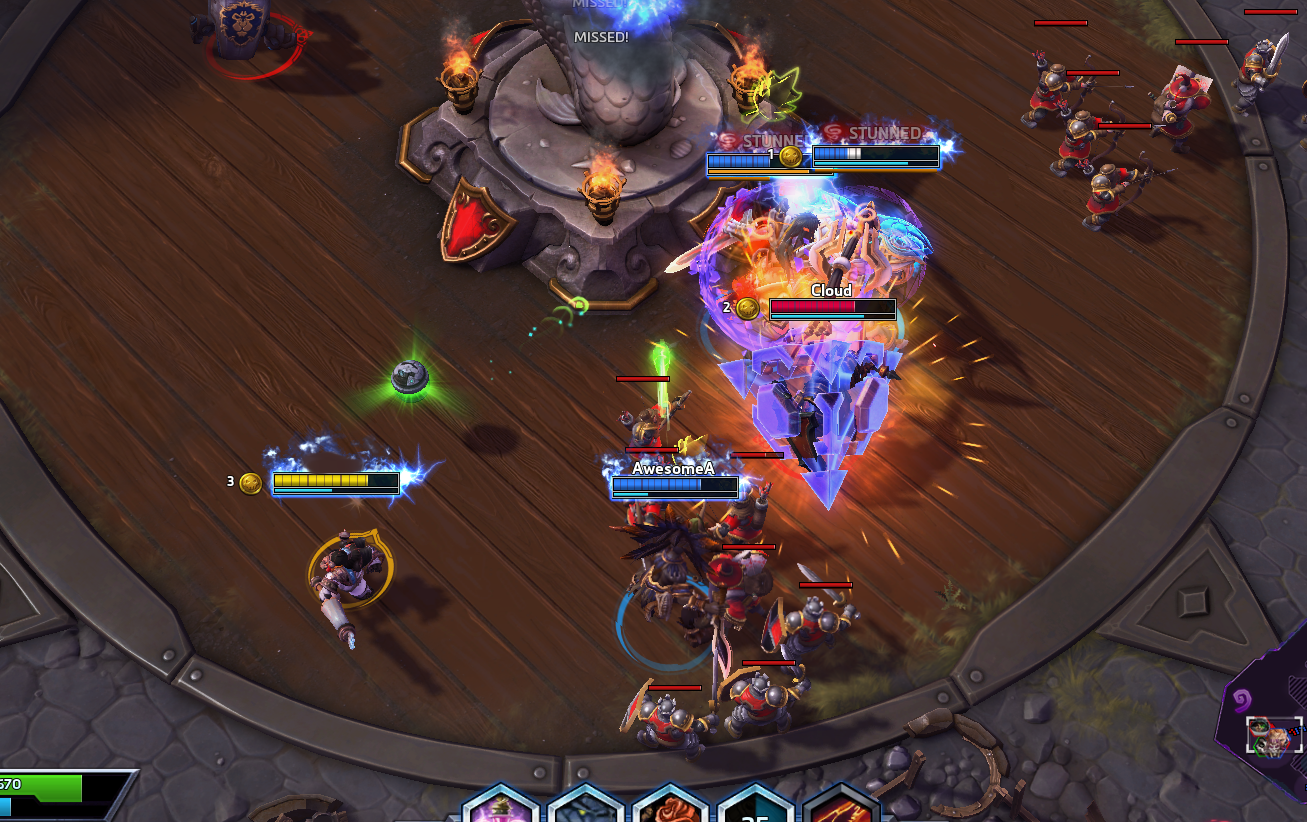Use the blue stone ability icon
This screenshot has width=1307, height=822.
coord(586,808)
